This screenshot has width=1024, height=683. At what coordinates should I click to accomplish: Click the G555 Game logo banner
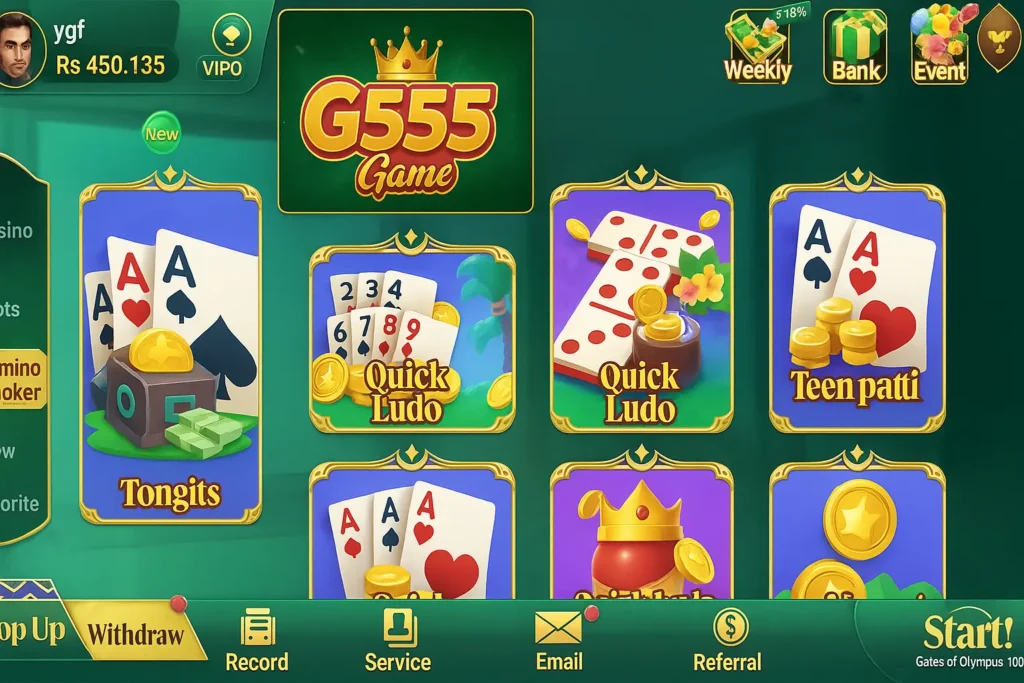coord(405,111)
